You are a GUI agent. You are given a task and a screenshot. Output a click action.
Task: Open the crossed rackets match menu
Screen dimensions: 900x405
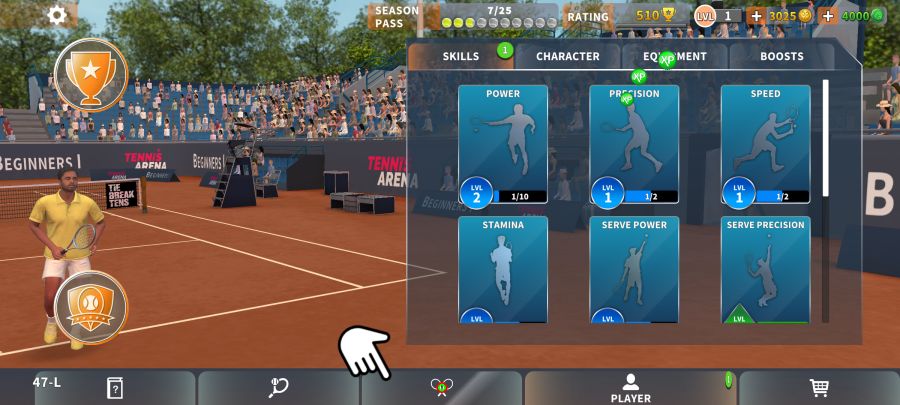(x=442, y=388)
